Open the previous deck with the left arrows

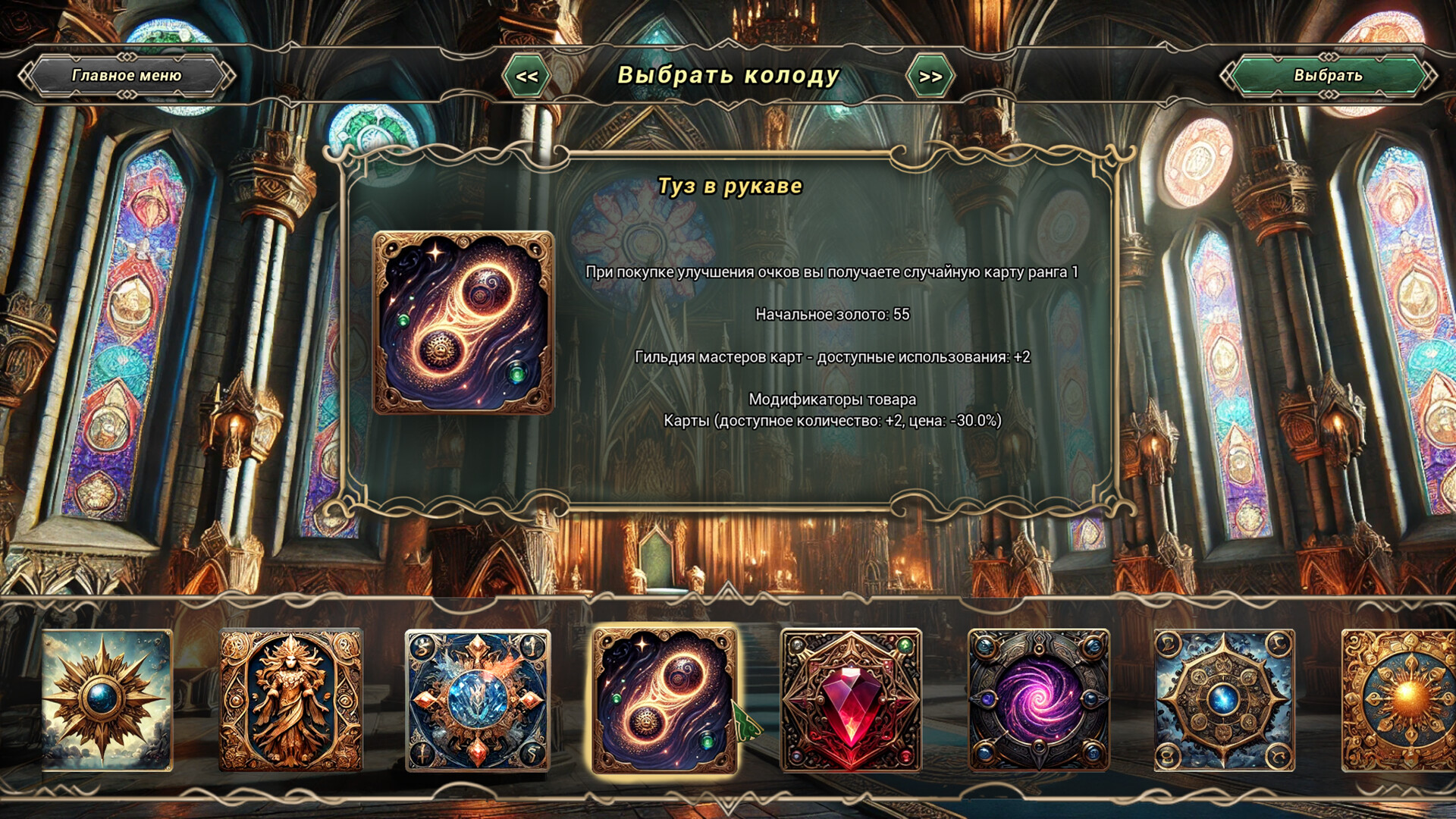pyautogui.click(x=529, y=76)
